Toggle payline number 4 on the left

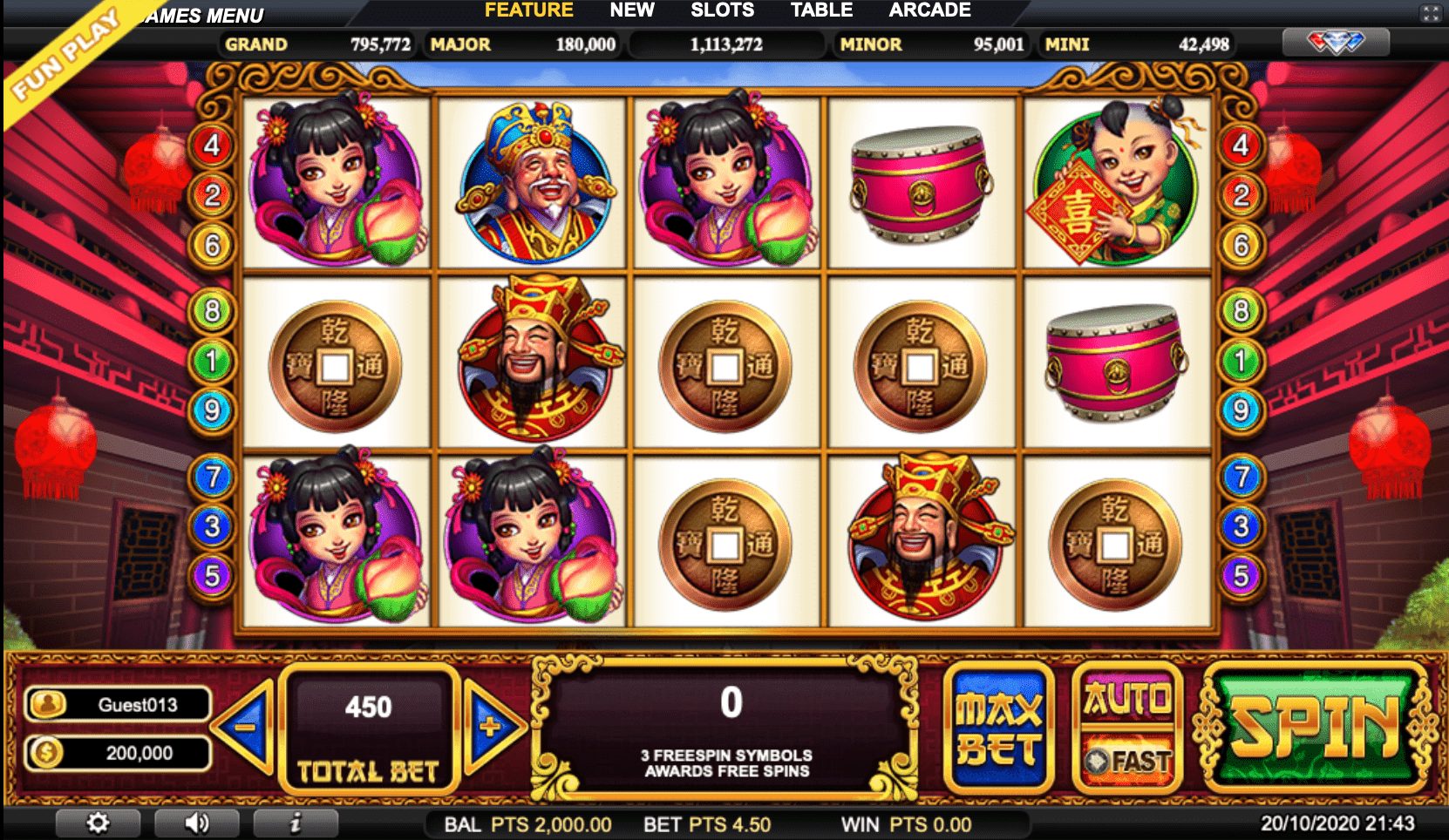pyautogui.click(x=209, y=145)
